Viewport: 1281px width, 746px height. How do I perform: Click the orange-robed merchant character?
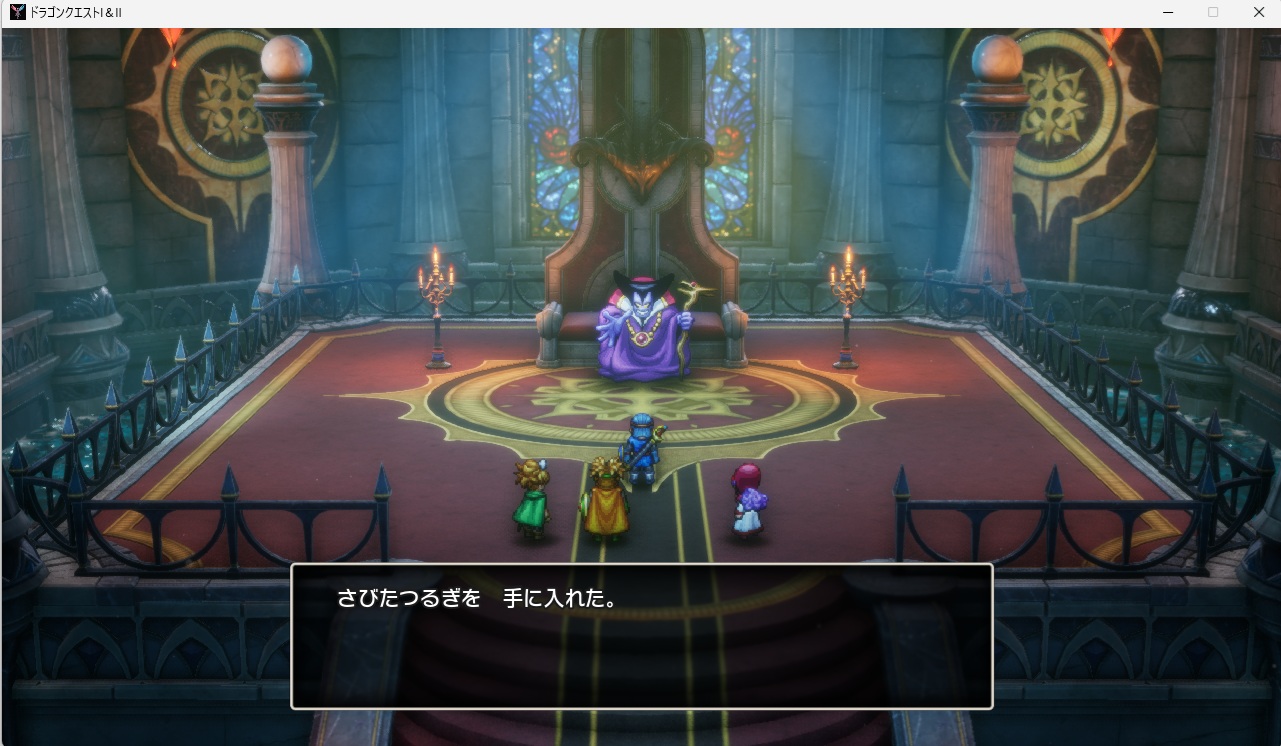(x=605, y=500)
